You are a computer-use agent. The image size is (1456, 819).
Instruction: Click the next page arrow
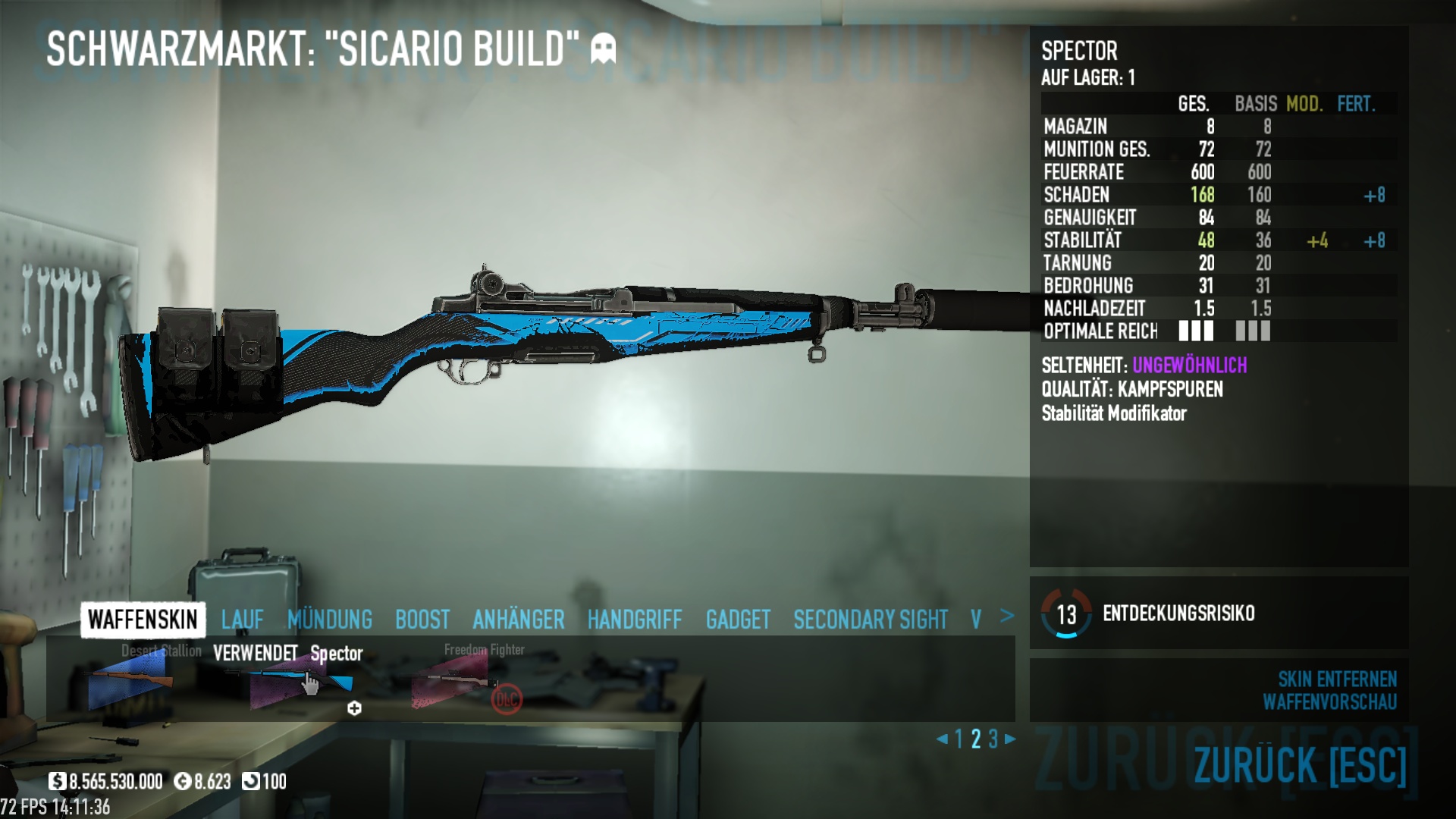(1011, 739)
